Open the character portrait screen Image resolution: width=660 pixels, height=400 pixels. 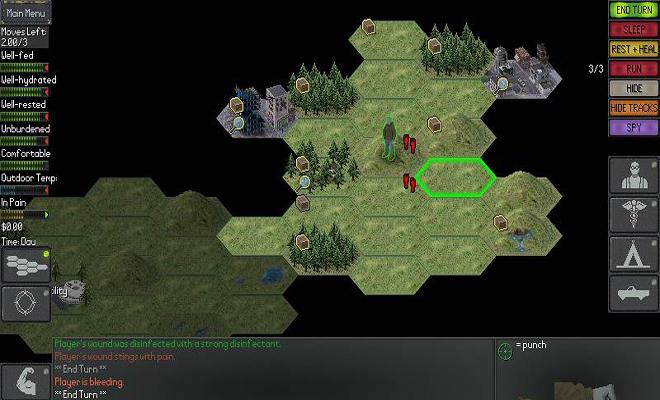pos(632,176)
